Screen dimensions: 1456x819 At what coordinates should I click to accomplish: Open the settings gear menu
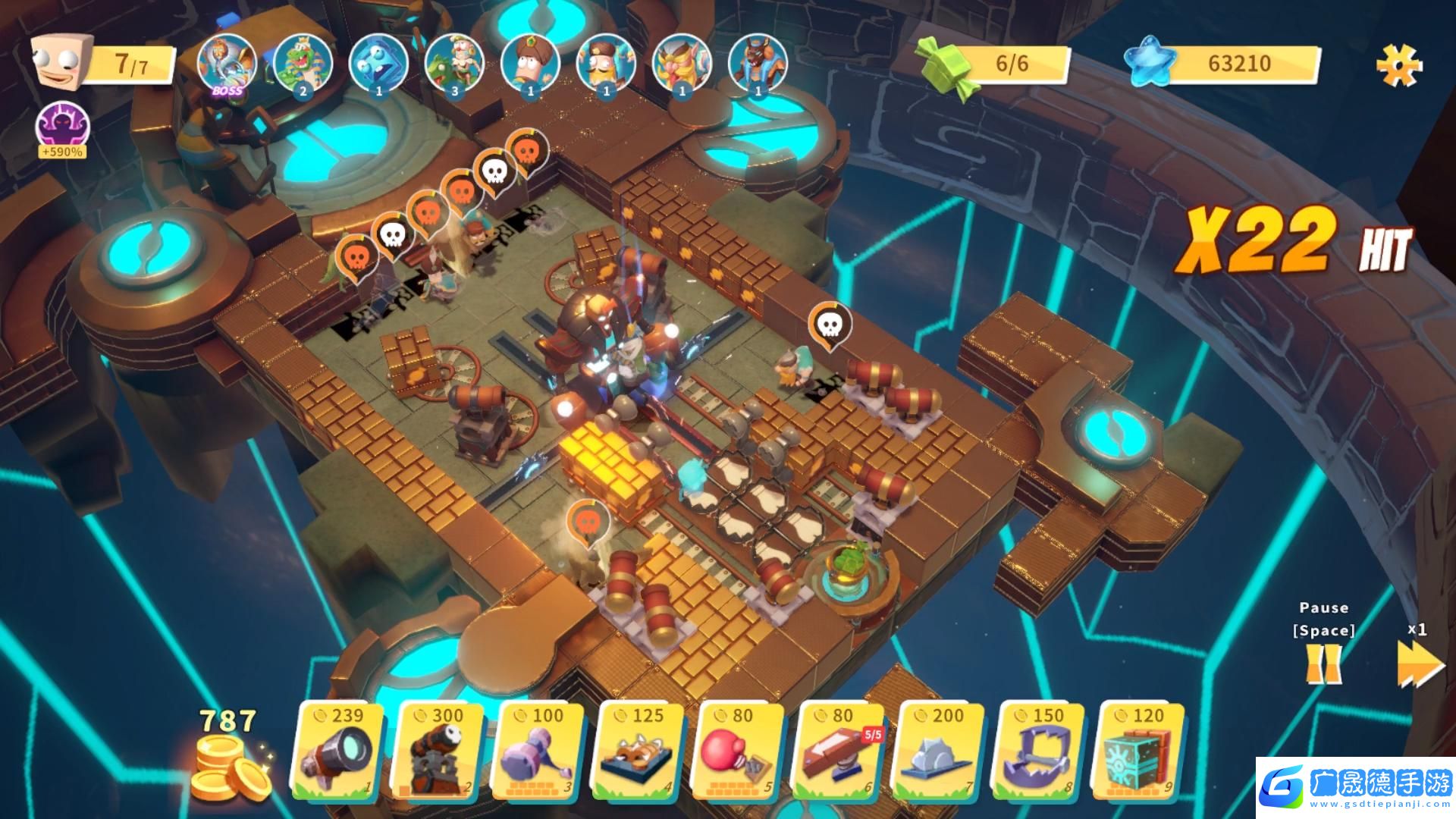[1399, 65]
